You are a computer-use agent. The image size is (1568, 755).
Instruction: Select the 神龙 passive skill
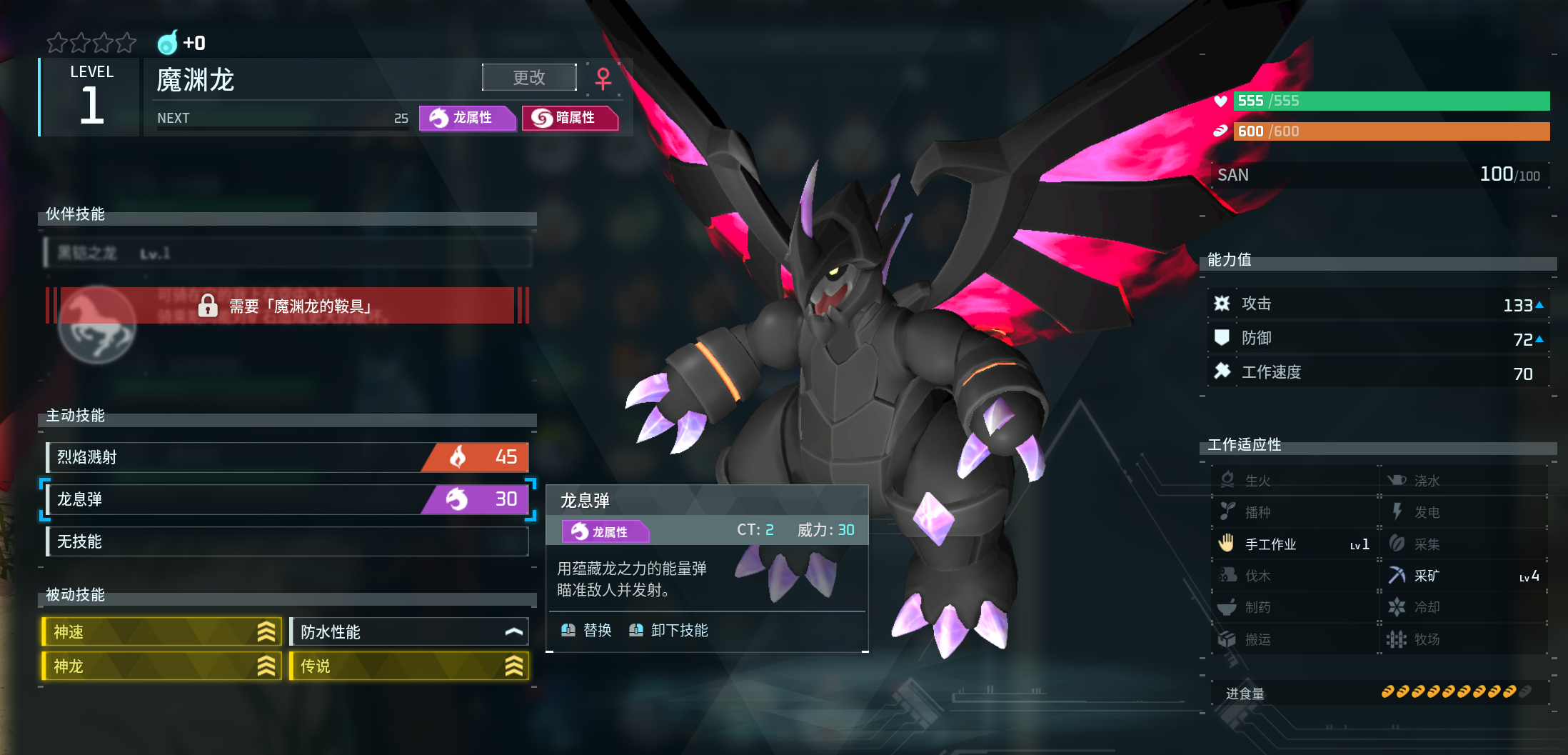coord(162,666)
